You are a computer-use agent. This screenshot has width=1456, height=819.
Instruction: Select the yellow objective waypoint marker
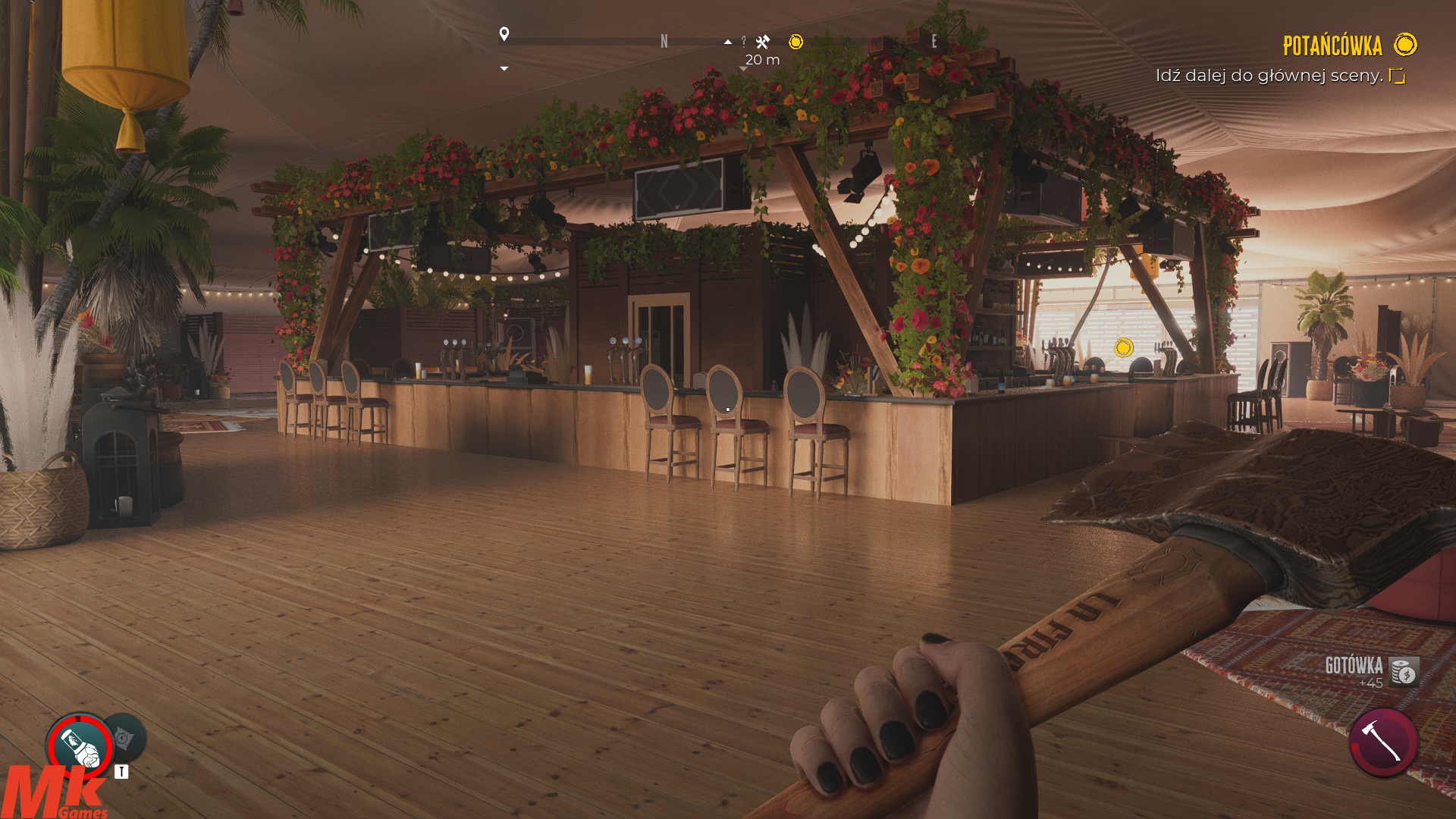1124,347
